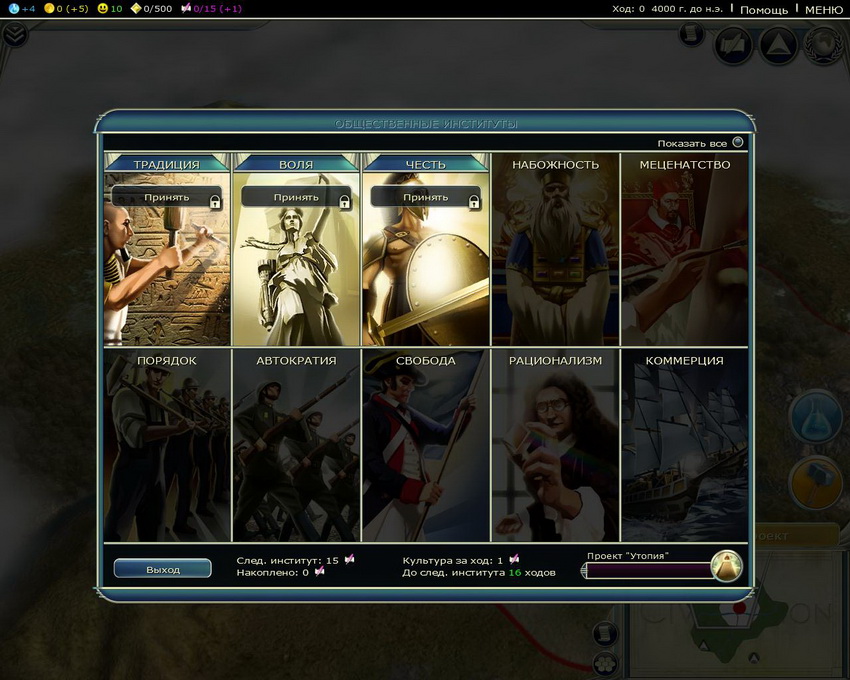Select the Автократия policy panel
Viewport: 850px width, 680px height.
(296, 445)
